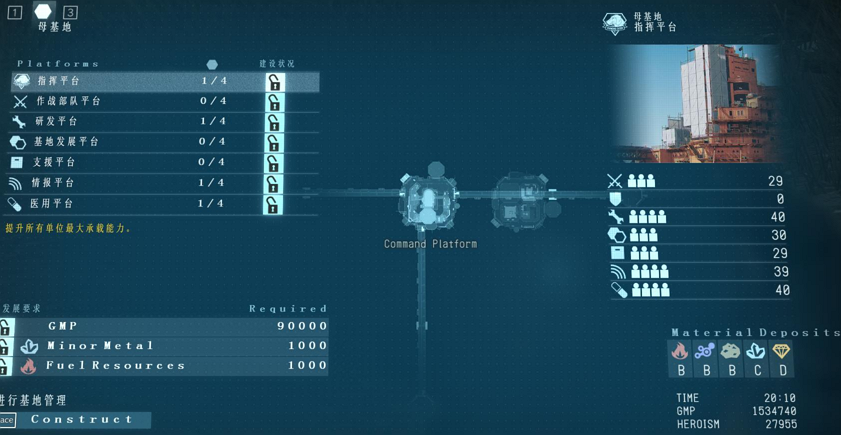Image resolution: width=841 pixels, height=435 pixels.
Task: Select the Command Platform on the map
Action: [429, 201]
